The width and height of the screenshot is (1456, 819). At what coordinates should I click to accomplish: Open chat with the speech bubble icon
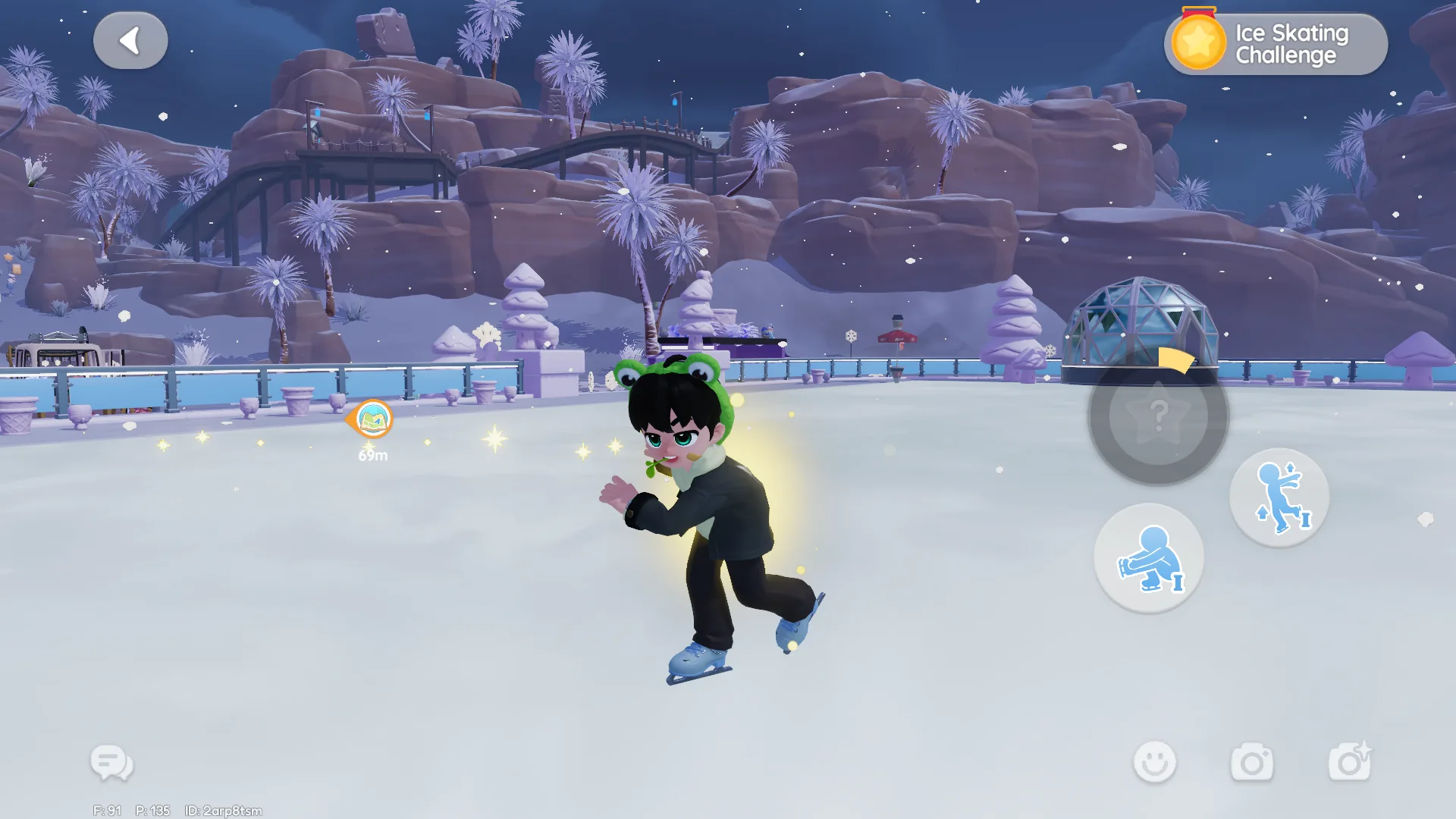click(x=111, y=763)
